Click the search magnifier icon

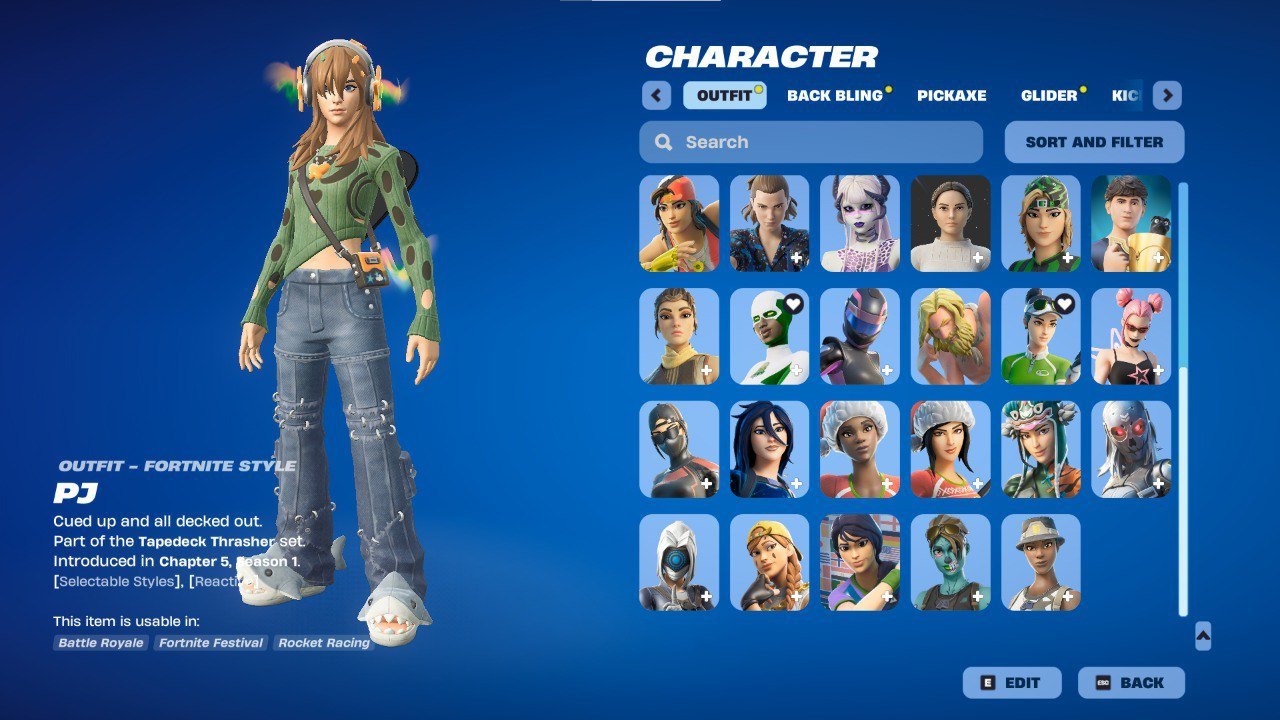(x=663, y=142)
